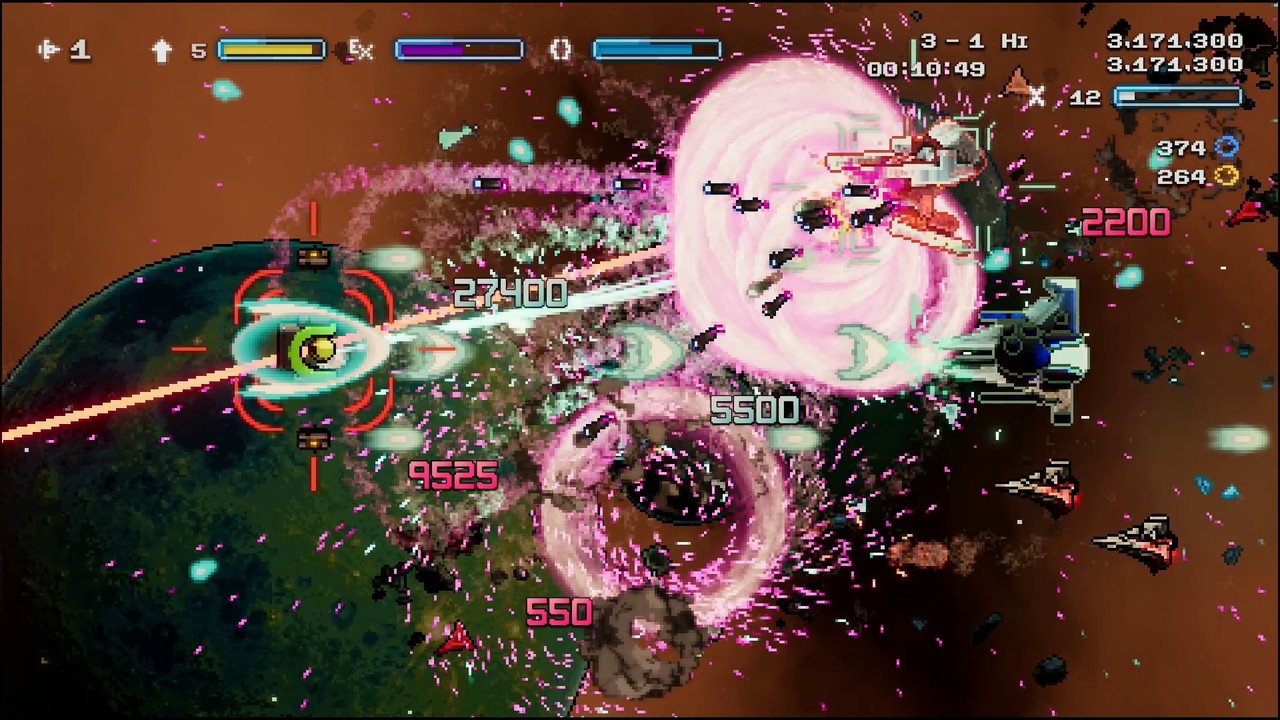The width and height of the screenshot is (1280, 720).
Task: Select the orange enemy triangle near lives counter
Action: pyautogui.click(x=1016, y=78)
